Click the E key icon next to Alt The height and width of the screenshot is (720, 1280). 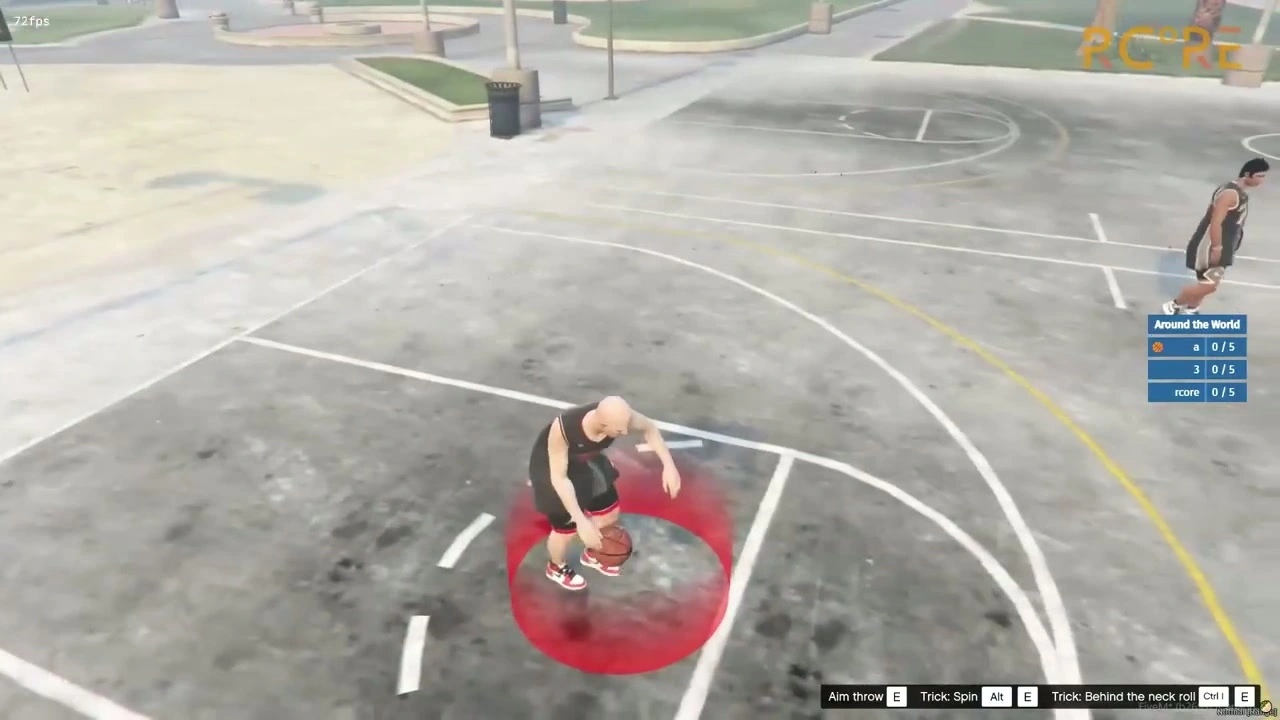[x=1027, y=696]
